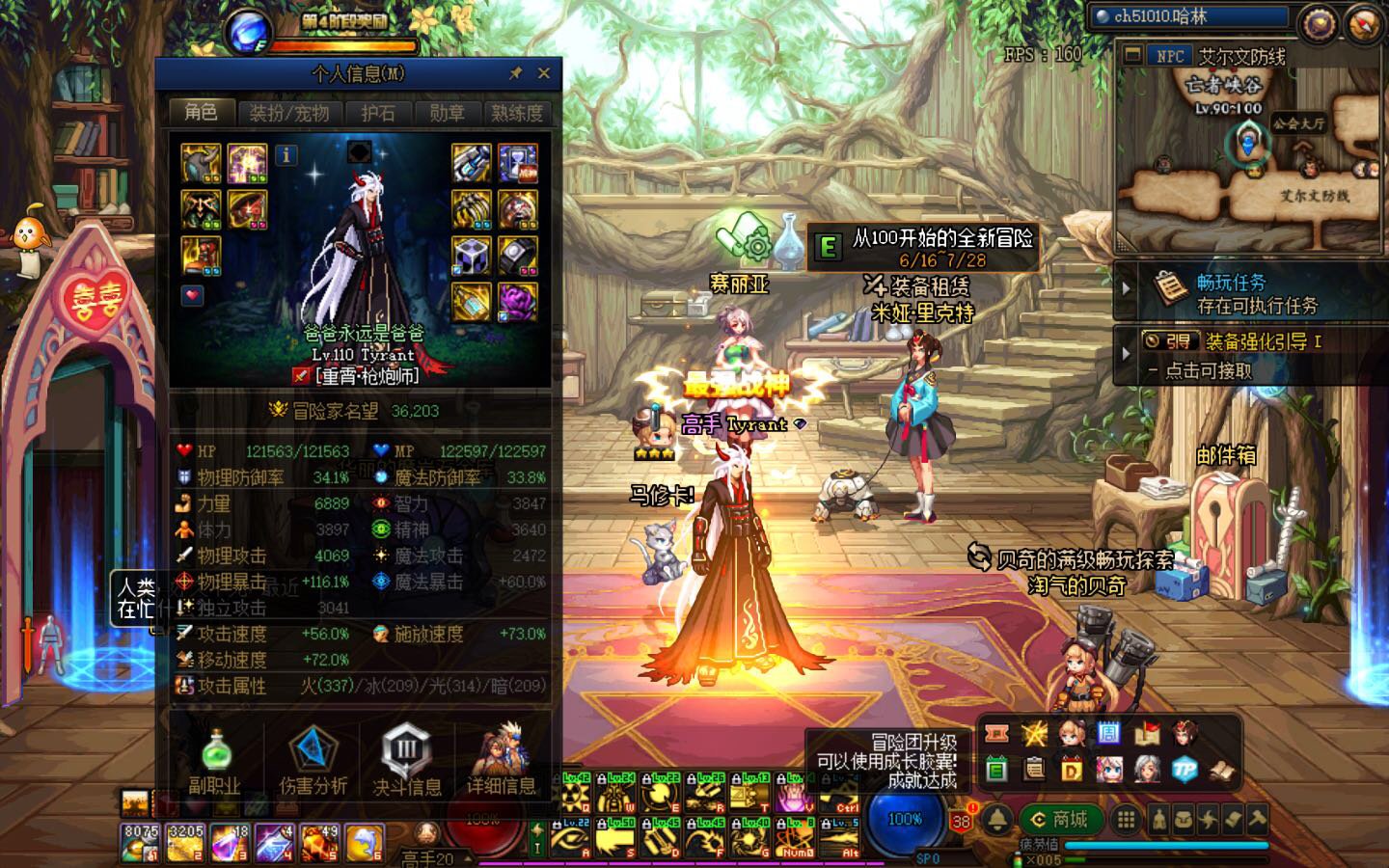Open the 伤害分析 damage analysis
The height and width of the screenshot is (868, 1389).
tap(311, 762)
